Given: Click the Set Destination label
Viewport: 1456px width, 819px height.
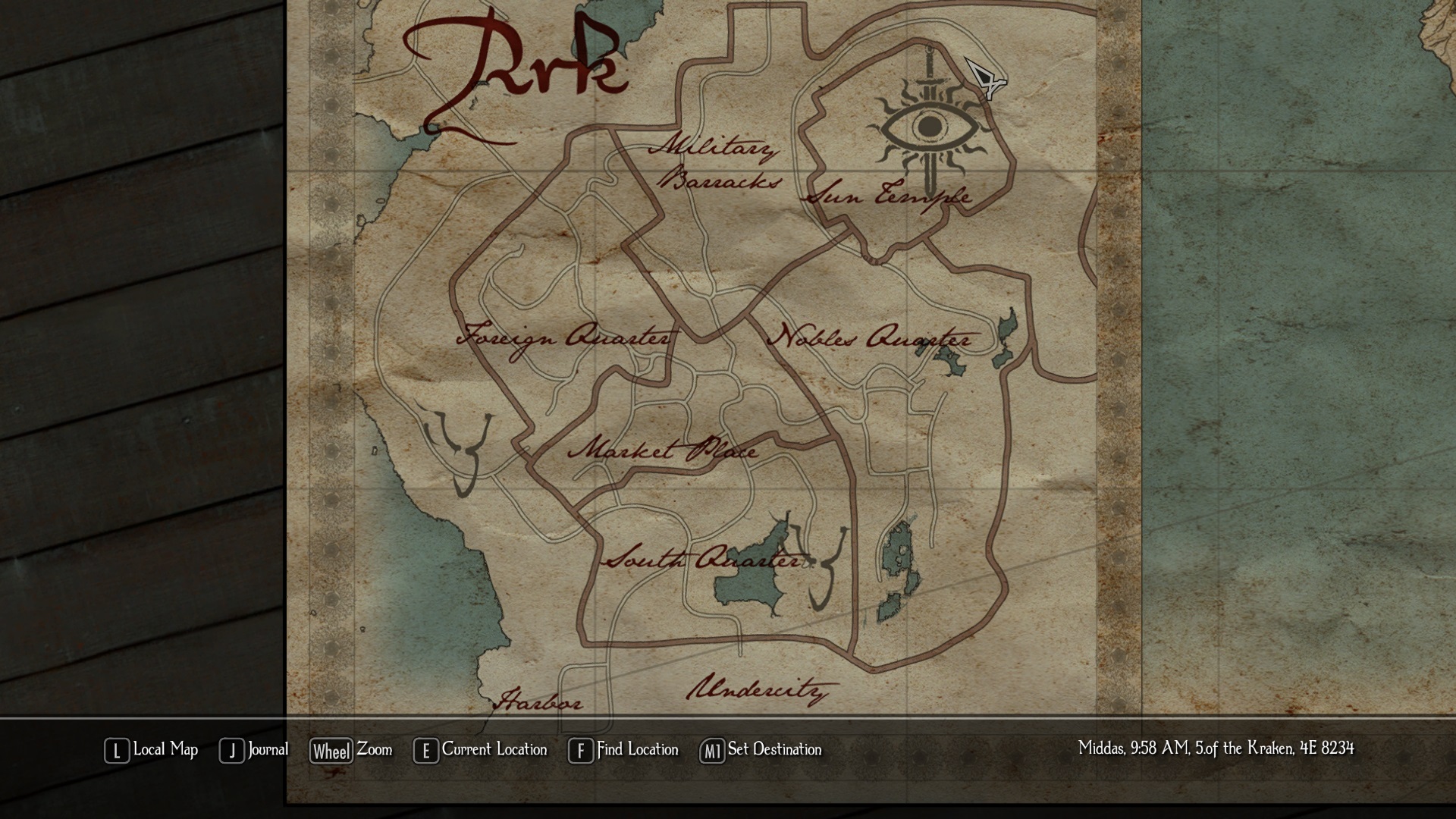Looking at the screenshot, I should click(x=773, y=750).
